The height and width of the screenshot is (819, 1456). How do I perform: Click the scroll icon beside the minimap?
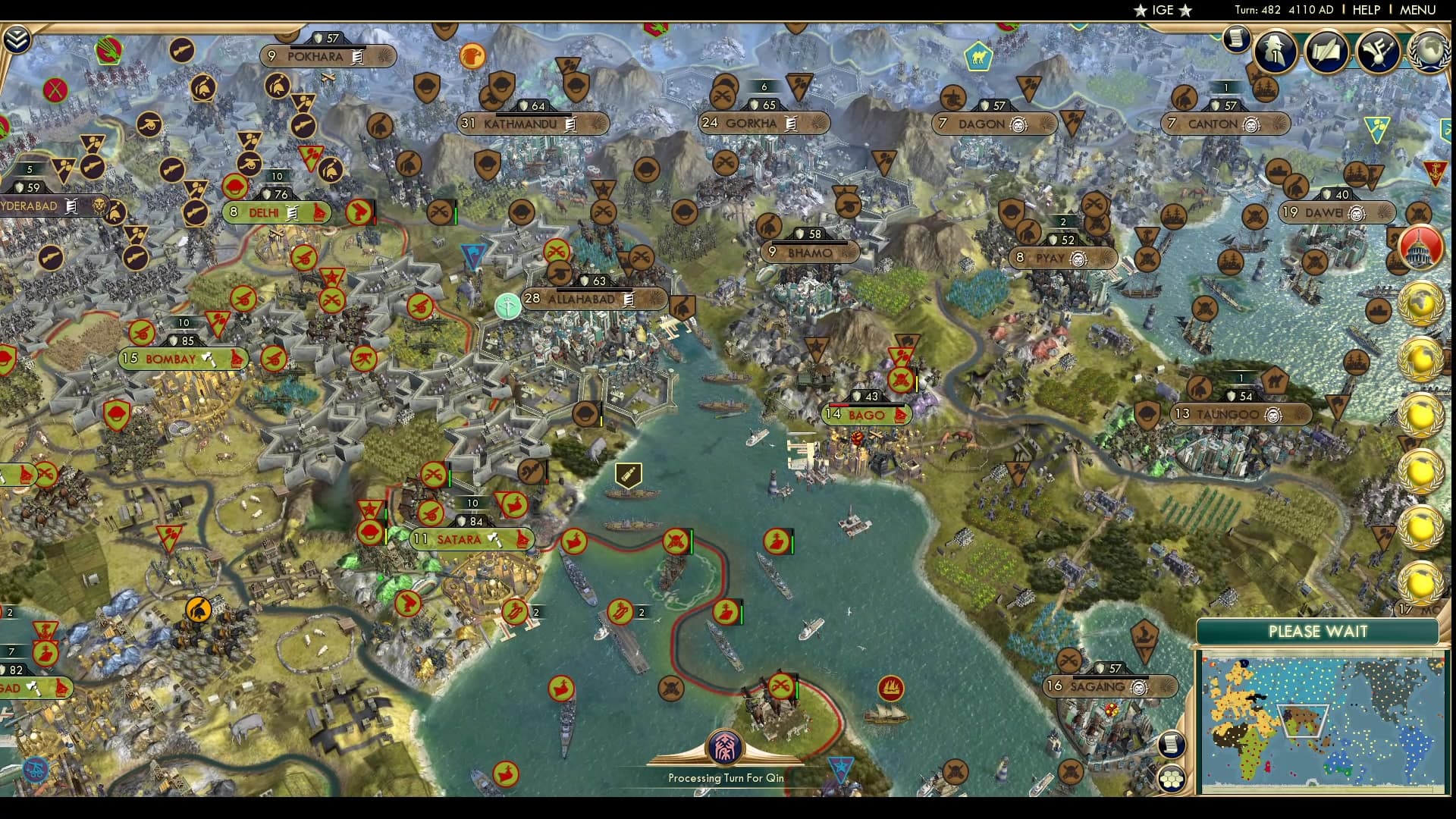coord(1172,743)
